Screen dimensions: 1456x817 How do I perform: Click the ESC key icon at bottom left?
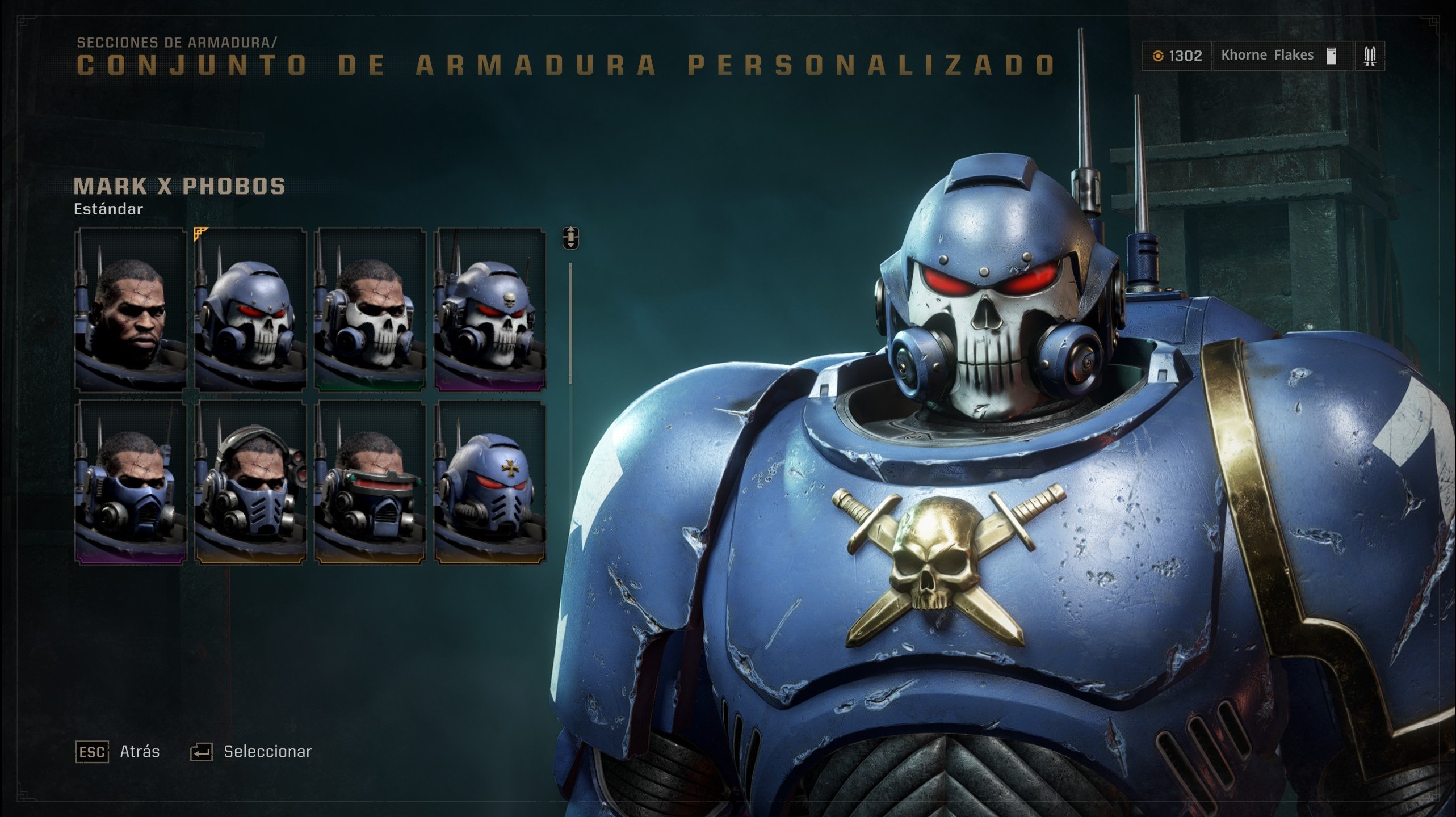point(91,752)
